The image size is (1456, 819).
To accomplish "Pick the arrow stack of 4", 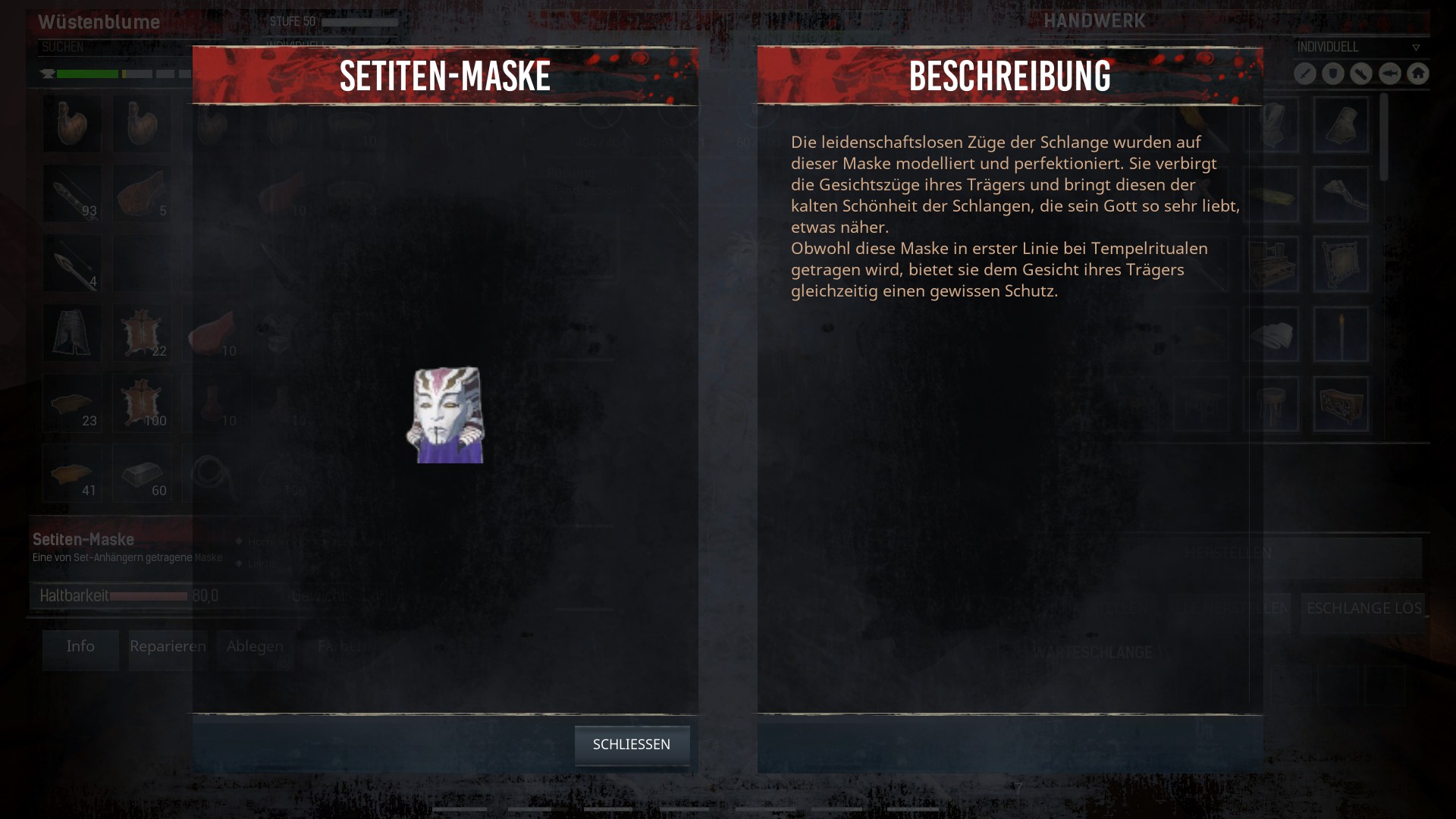I will point(72,264).
